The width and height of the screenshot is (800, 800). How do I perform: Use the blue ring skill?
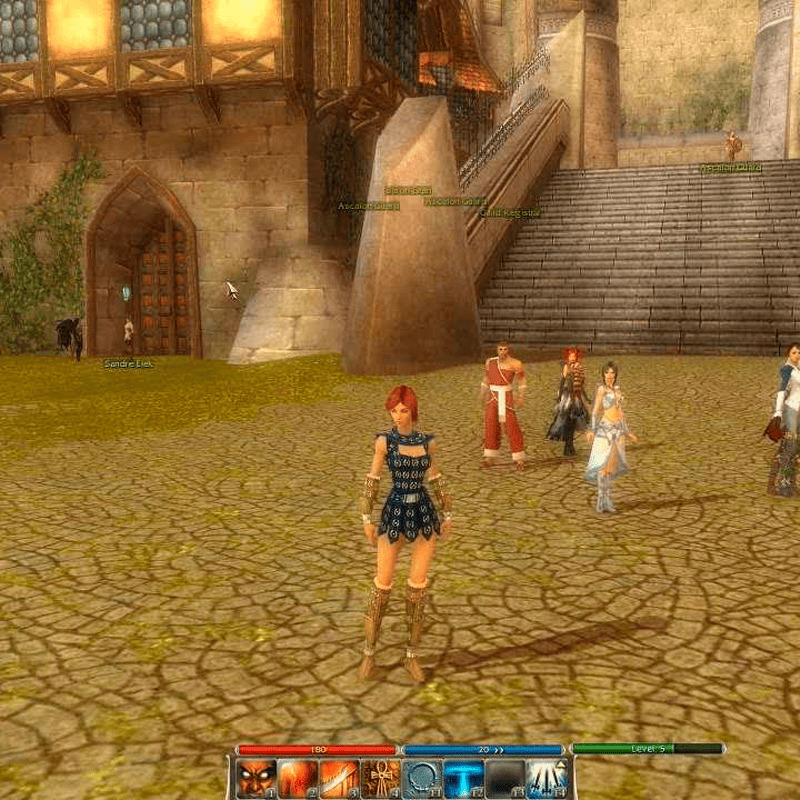(x=421, y=779)
